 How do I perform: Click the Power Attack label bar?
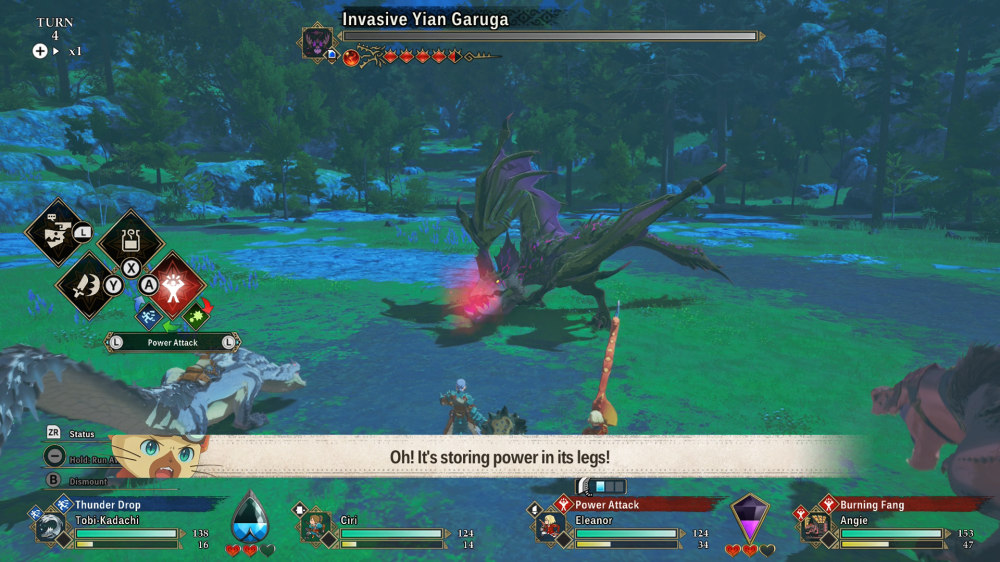click(x=173, y=342)
